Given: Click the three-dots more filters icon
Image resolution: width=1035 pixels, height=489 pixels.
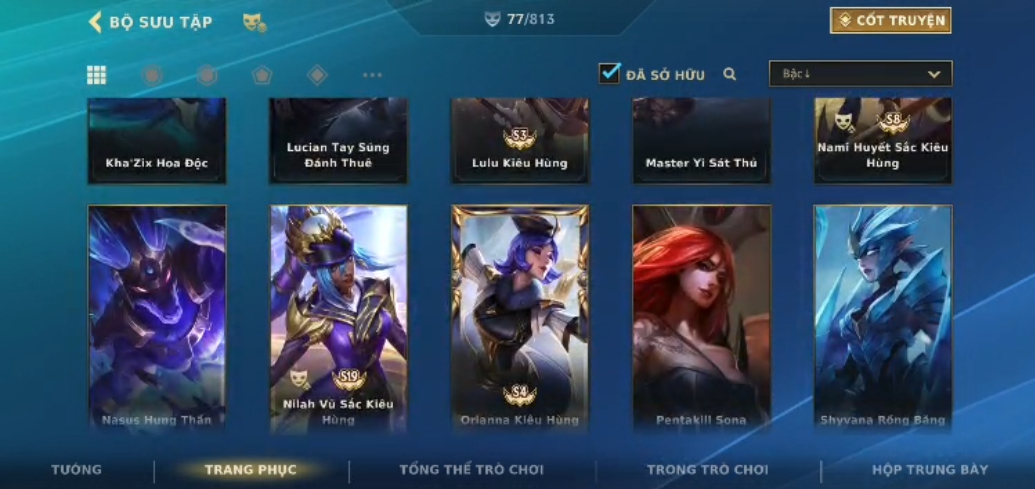Looking at the screenshot, I should coord(372,75).
